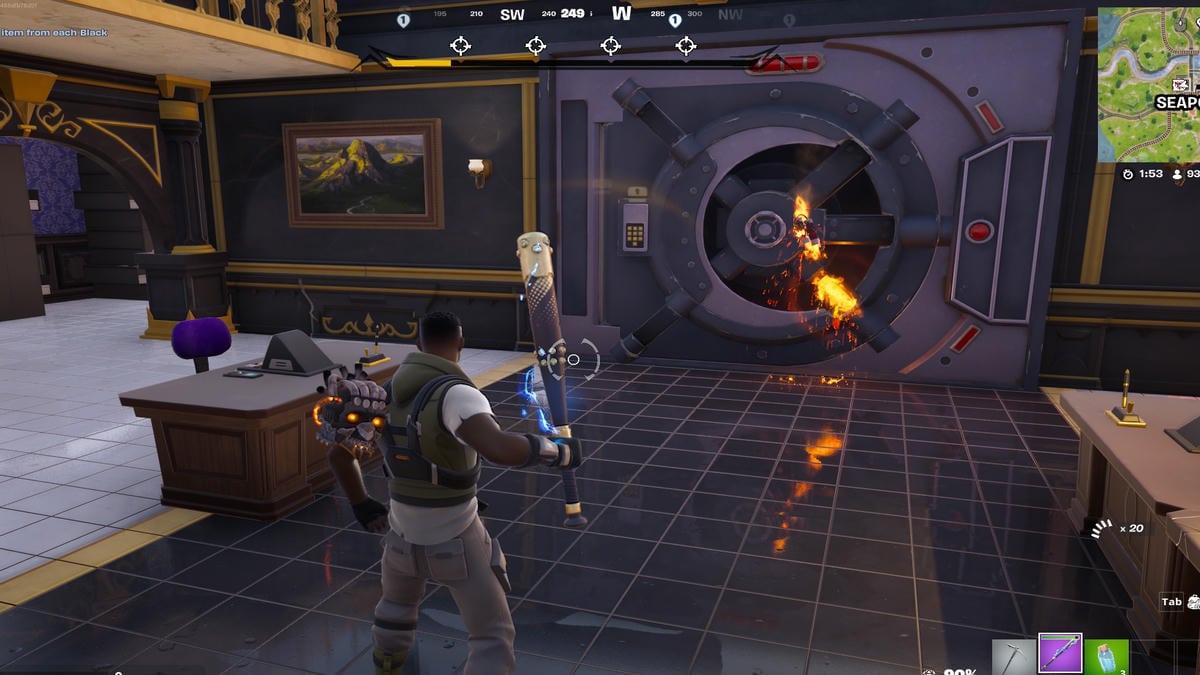This screenshot has width=1200, height=675.
Task: Open the minimap
Action: pyautogui.click(x=1148, y=85)
